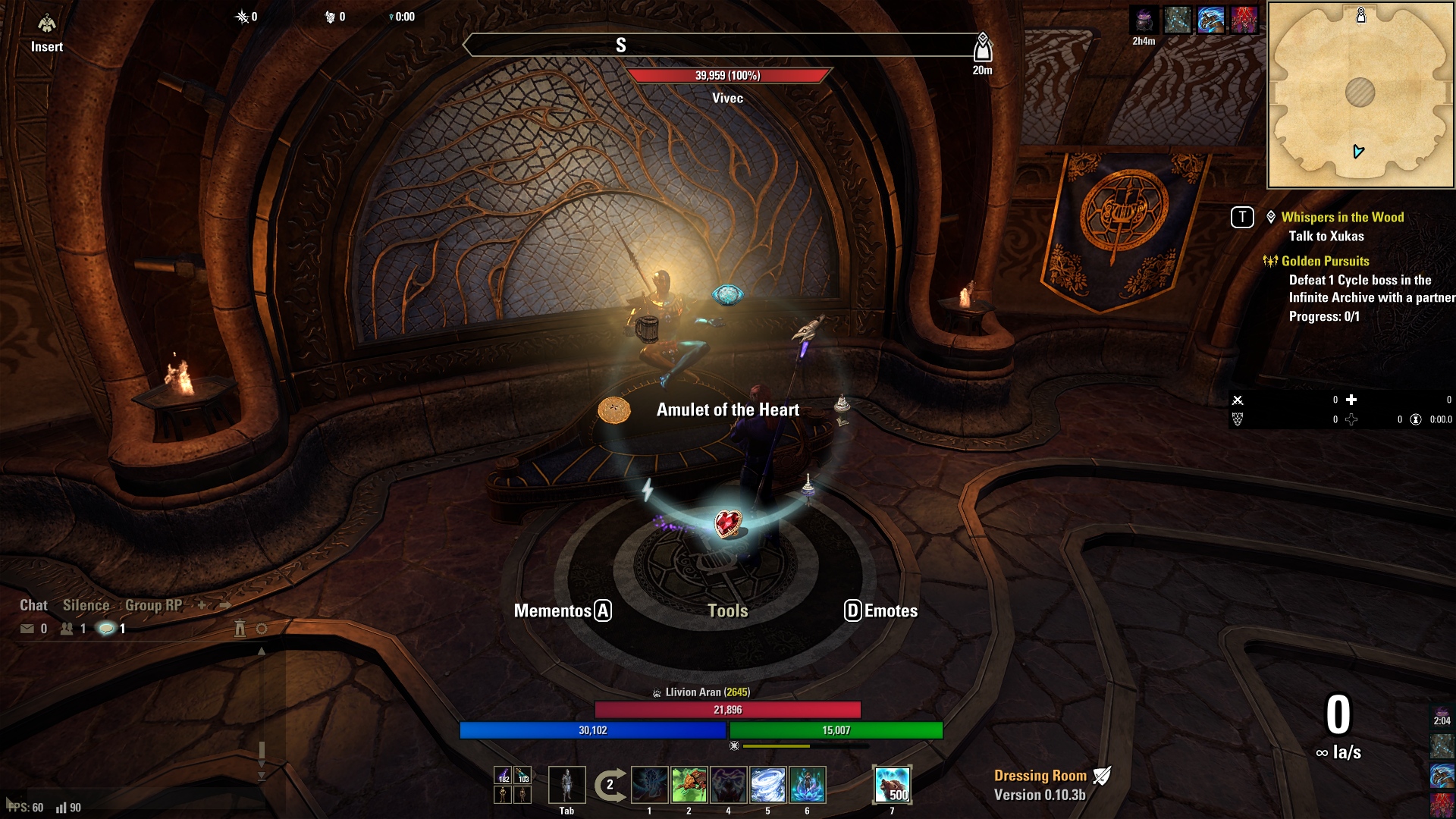Select the wooden tankard on the wheel

point(647,330)
